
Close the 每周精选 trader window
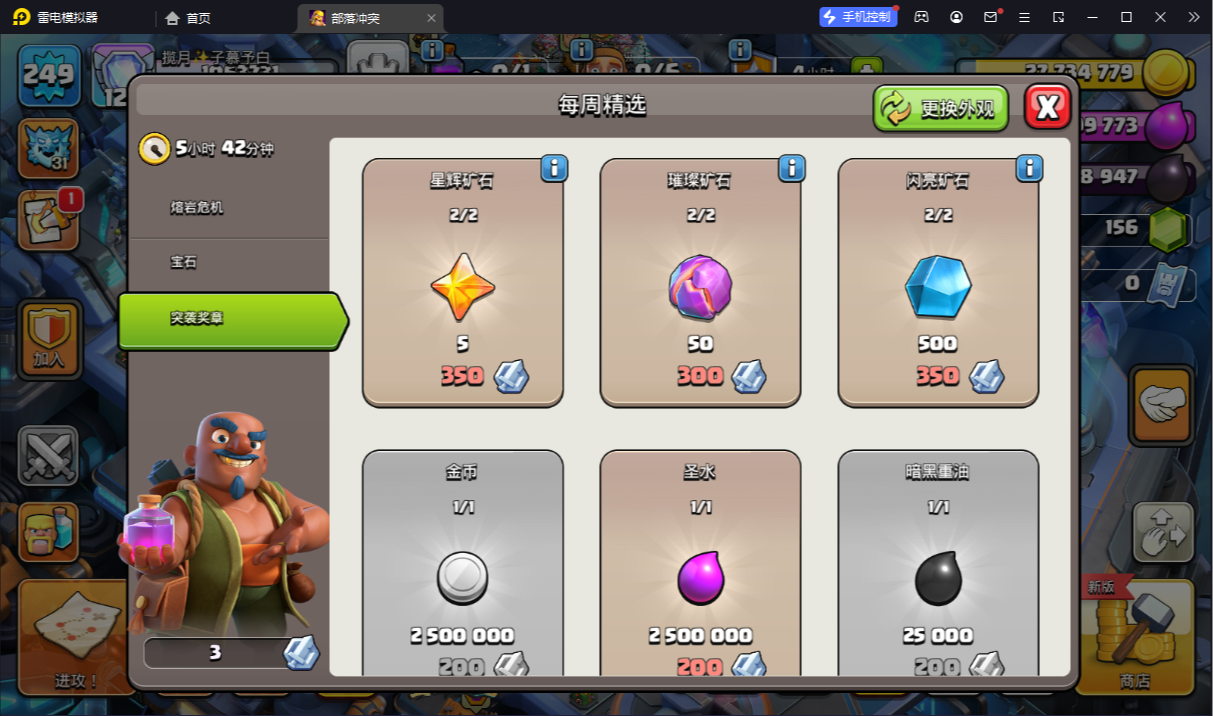pos(1047,107)
